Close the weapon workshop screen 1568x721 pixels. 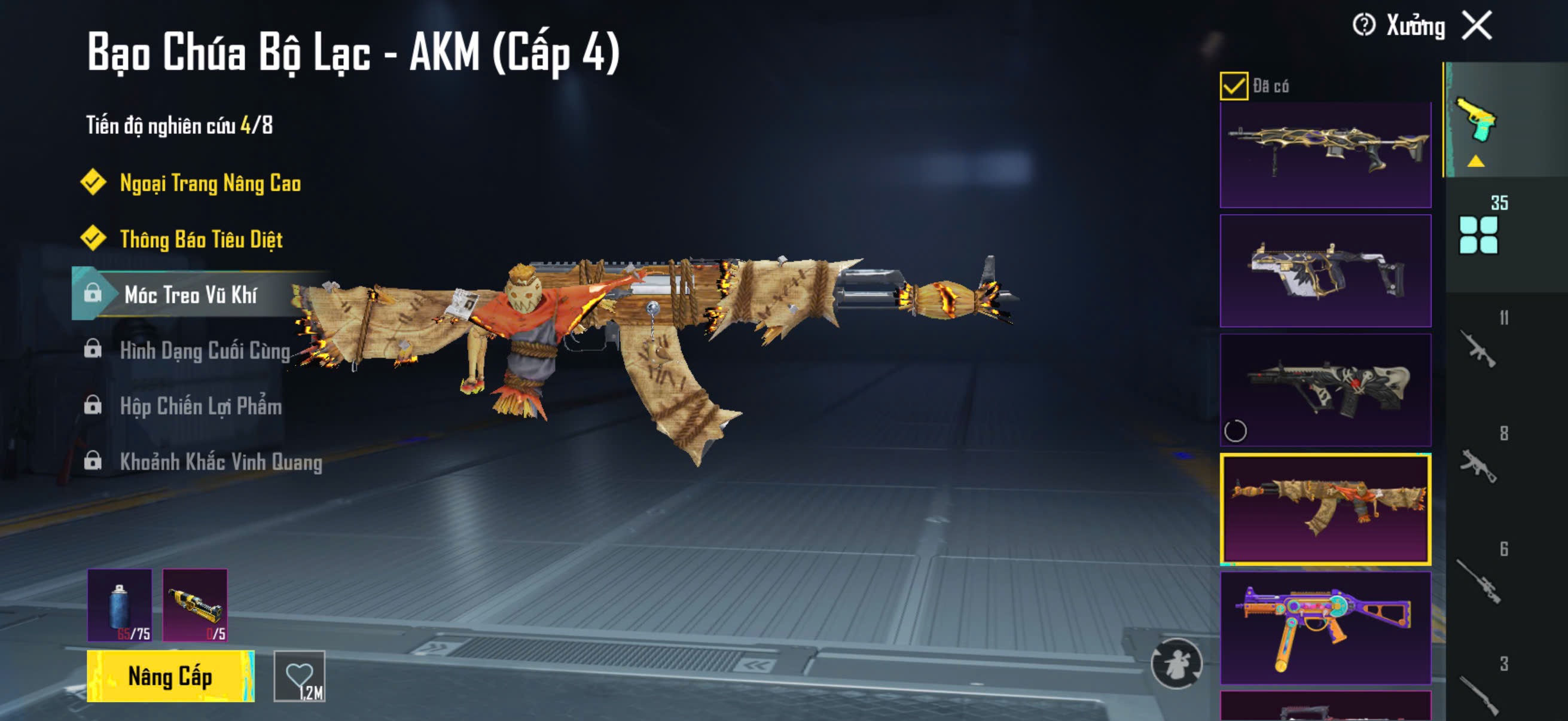coord(1477,26)
